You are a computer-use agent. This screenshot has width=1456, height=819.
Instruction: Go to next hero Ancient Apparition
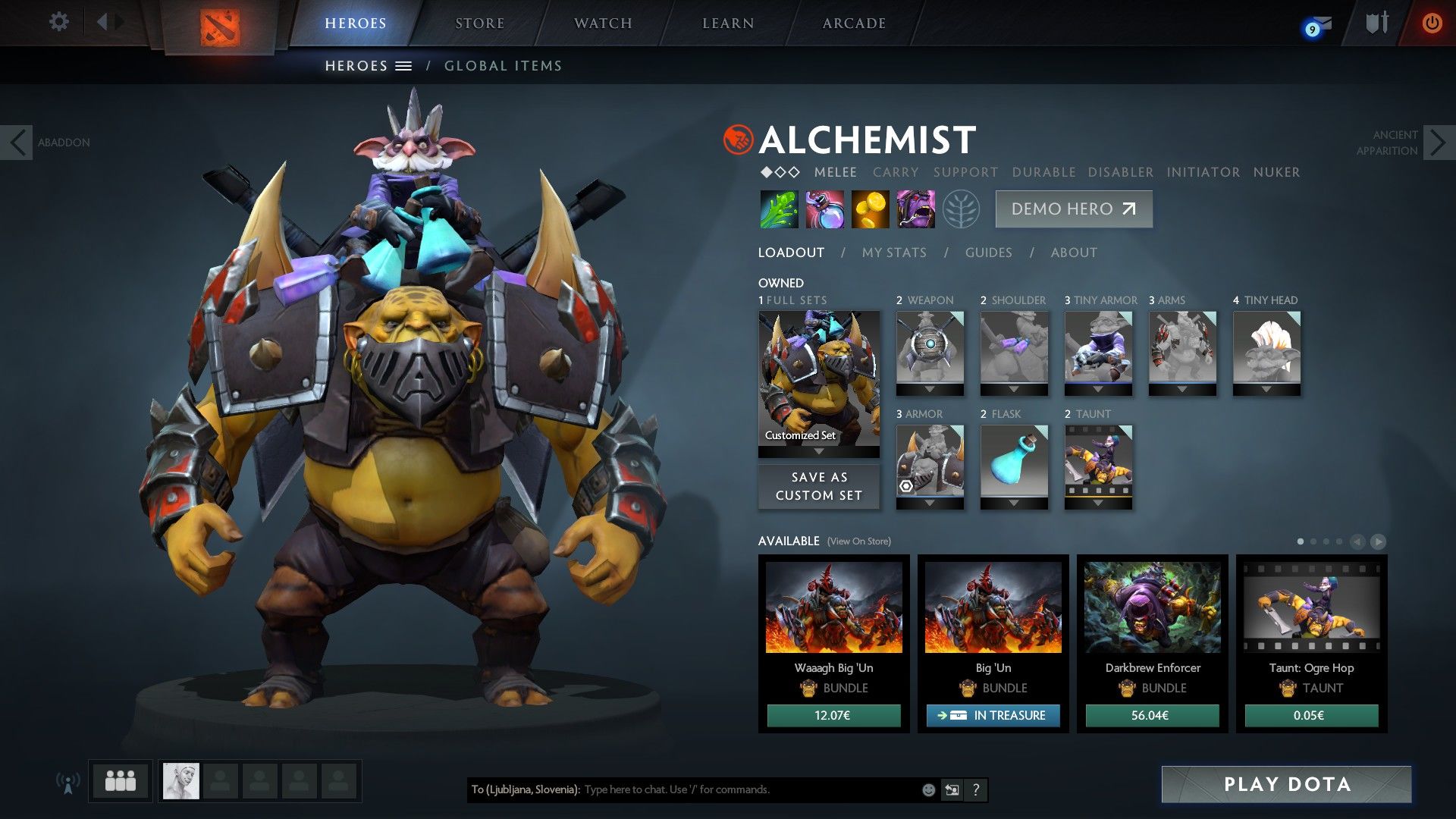[x=1439, y=143]
